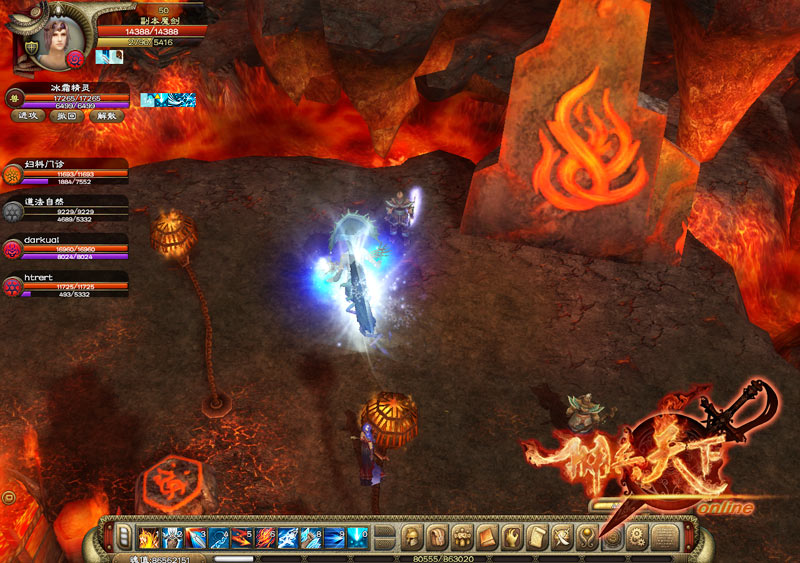Order pet to attack with 进攻 button

(27, 115)
